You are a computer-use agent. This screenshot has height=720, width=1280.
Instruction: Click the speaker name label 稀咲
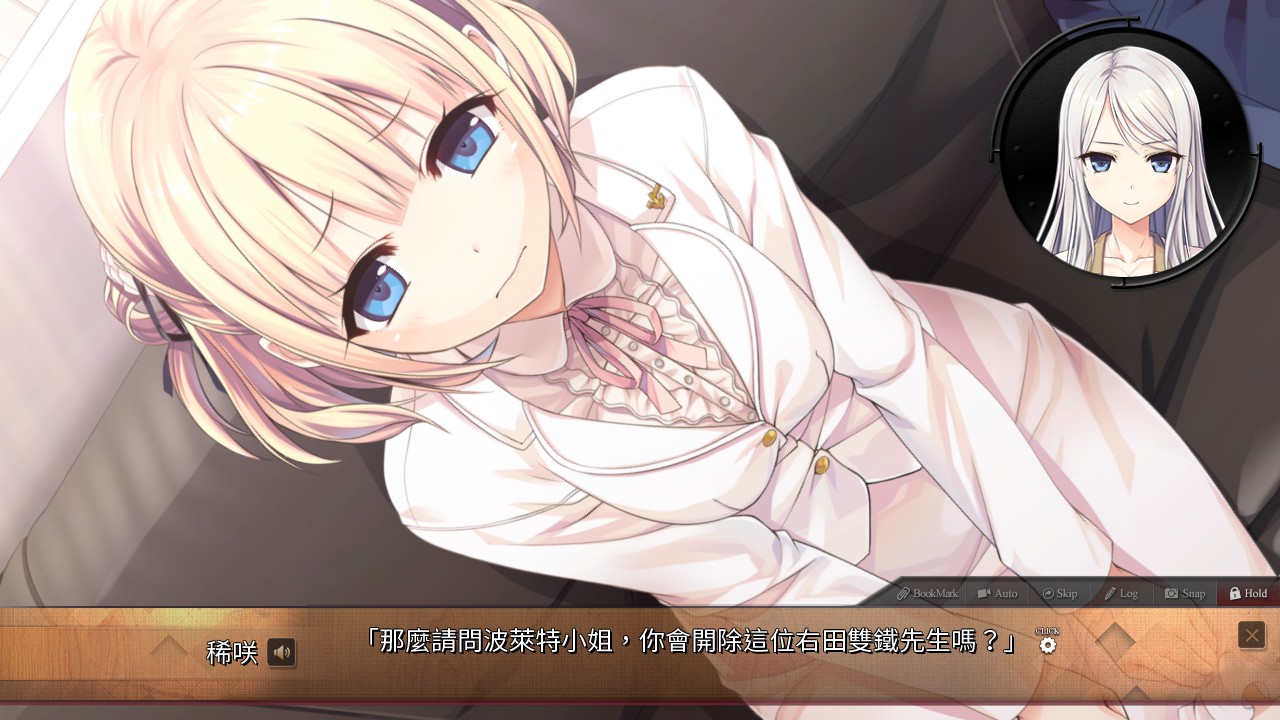[234, 652]
